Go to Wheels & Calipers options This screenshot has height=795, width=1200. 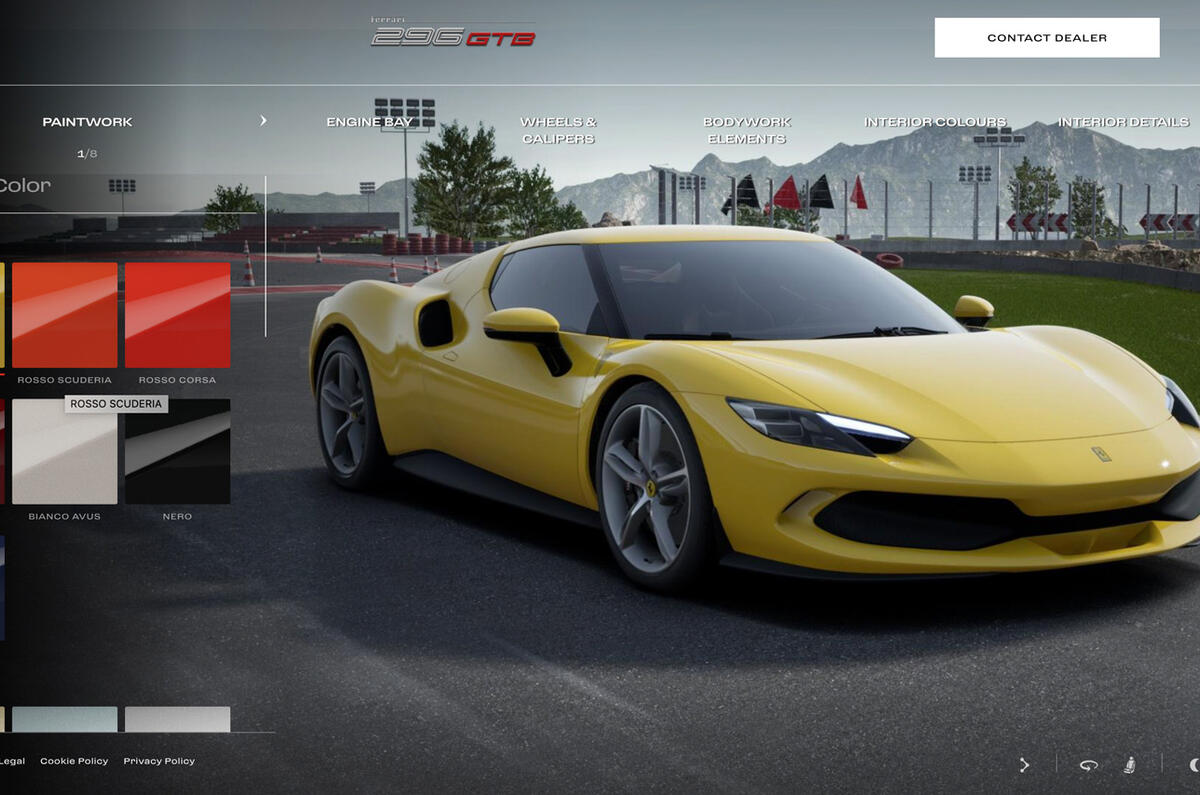(558, 130)
